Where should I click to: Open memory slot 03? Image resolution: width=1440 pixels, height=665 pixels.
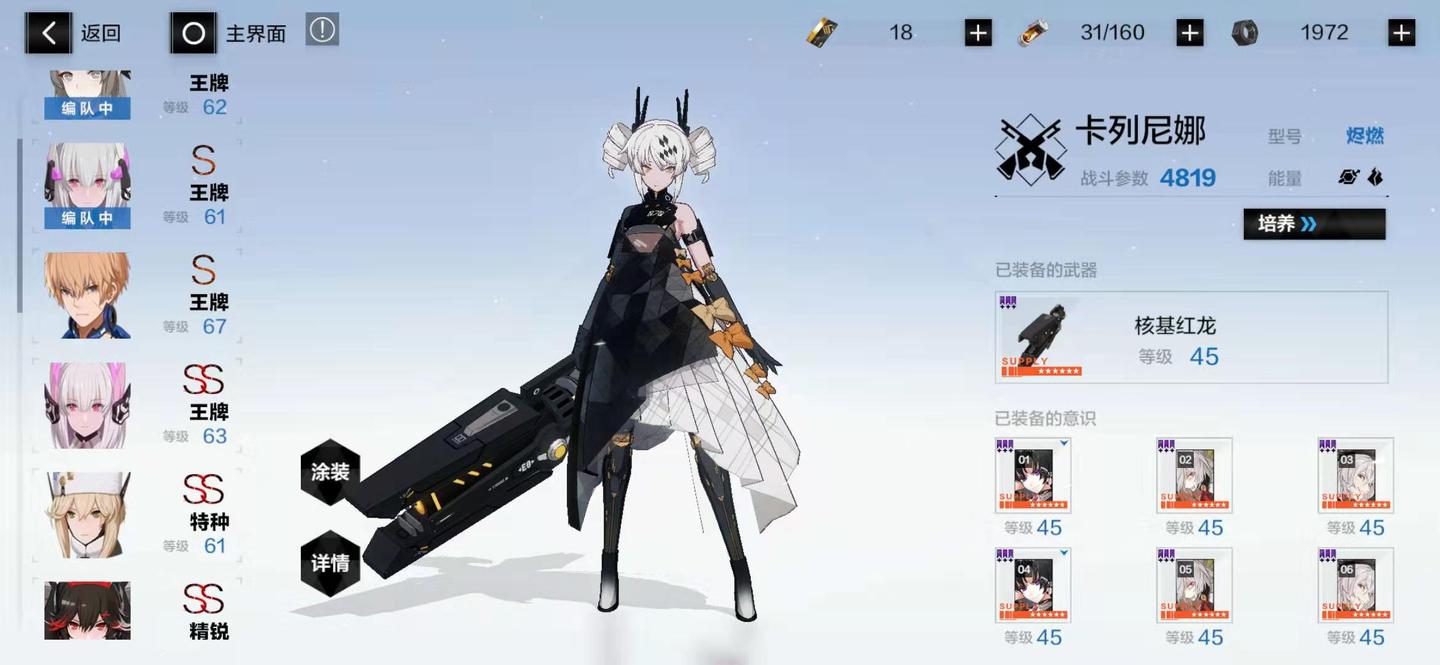click(1355, 476)
